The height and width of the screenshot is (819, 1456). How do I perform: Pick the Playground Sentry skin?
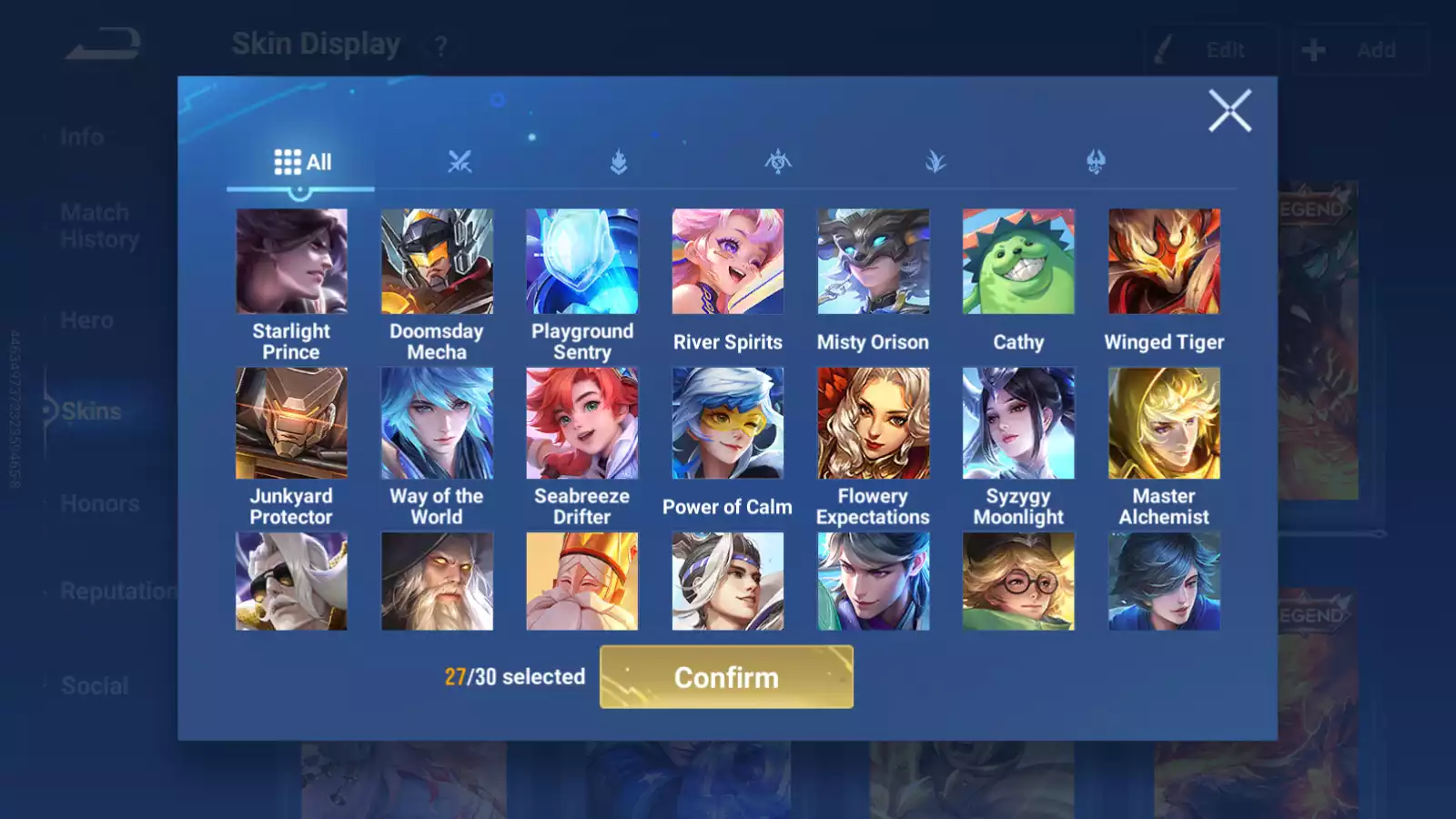coord(582,262)
